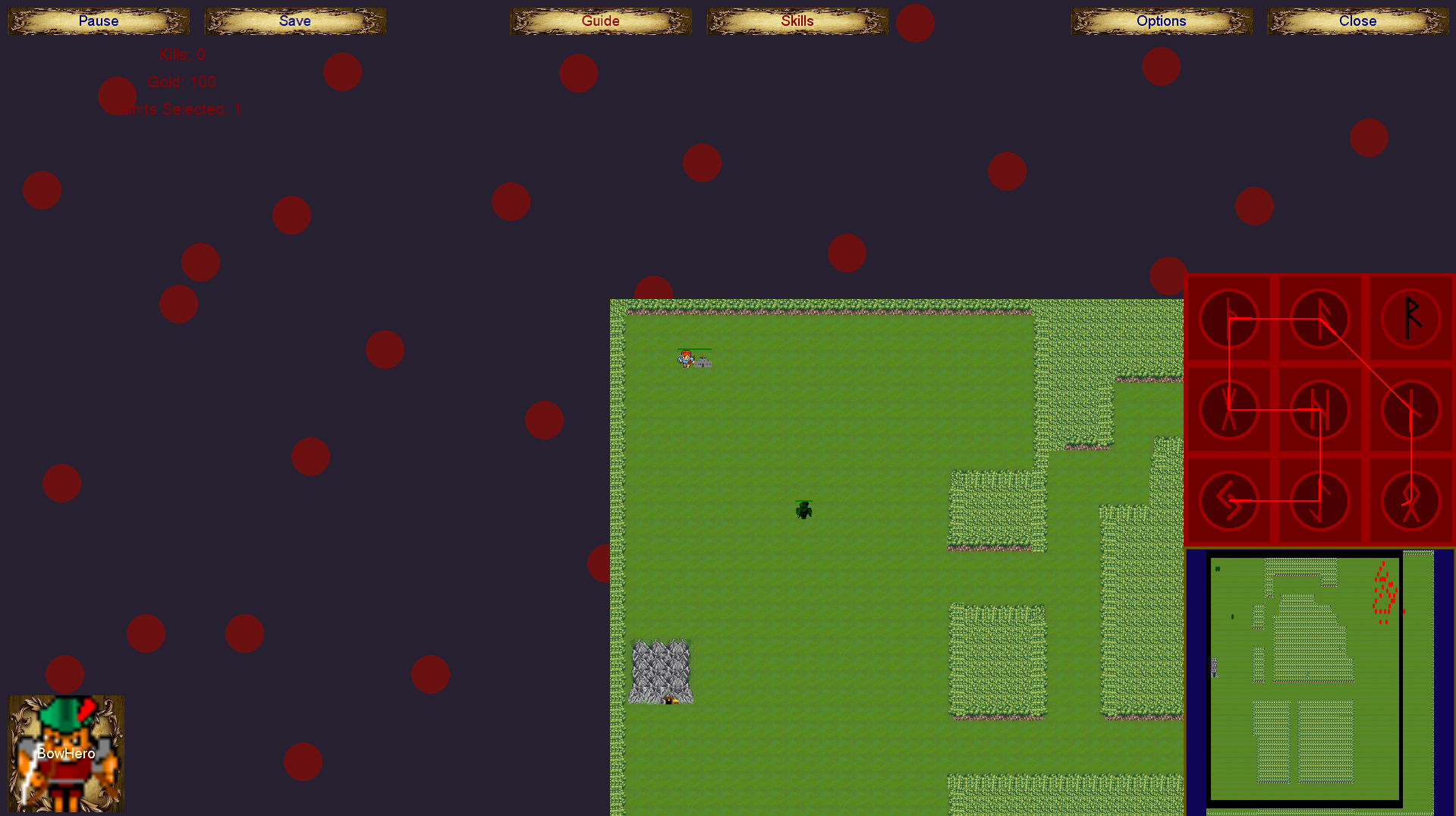Select the BowHero portrait

(66, 753)
